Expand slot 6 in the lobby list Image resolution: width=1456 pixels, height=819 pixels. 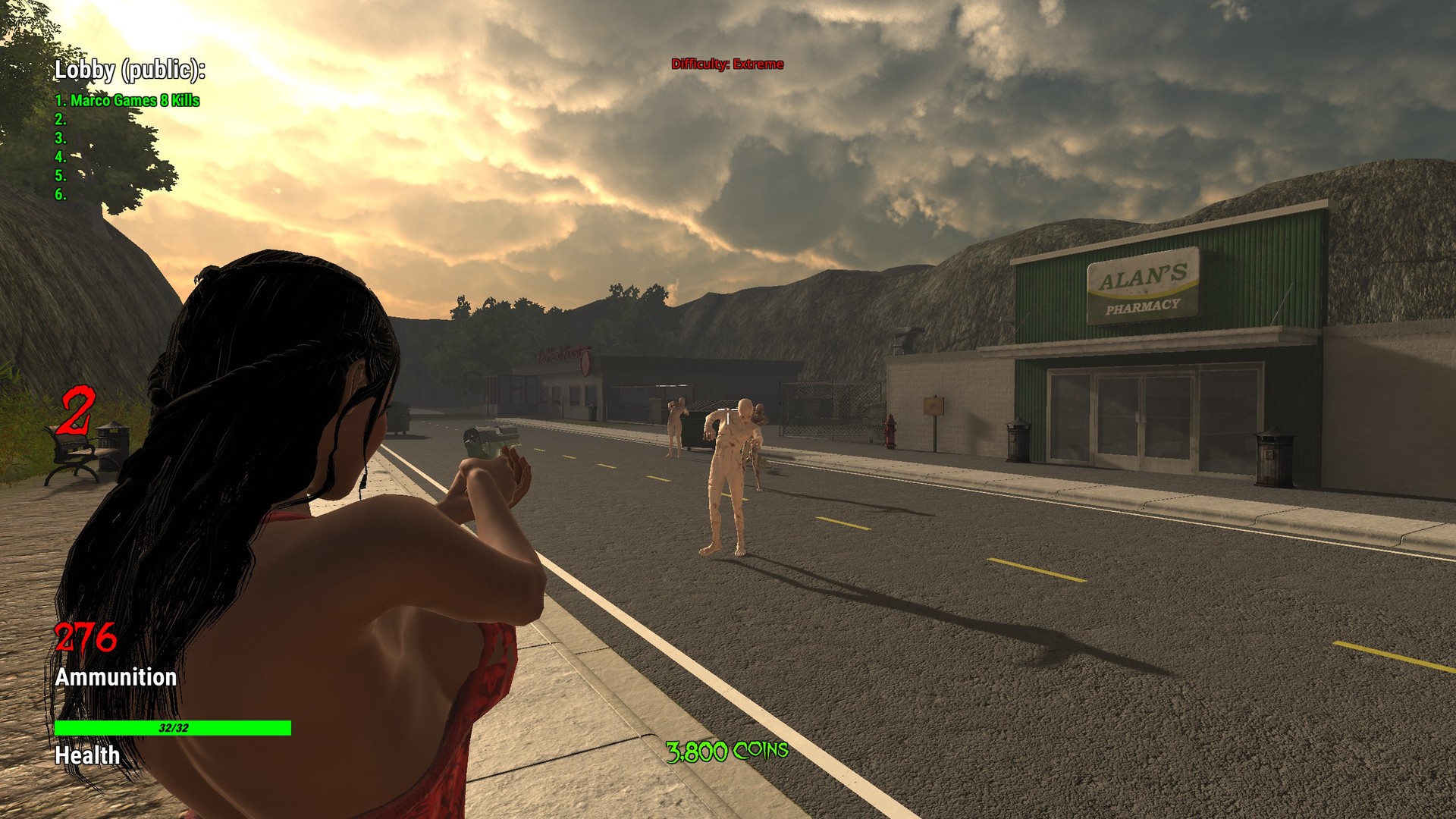61,195
